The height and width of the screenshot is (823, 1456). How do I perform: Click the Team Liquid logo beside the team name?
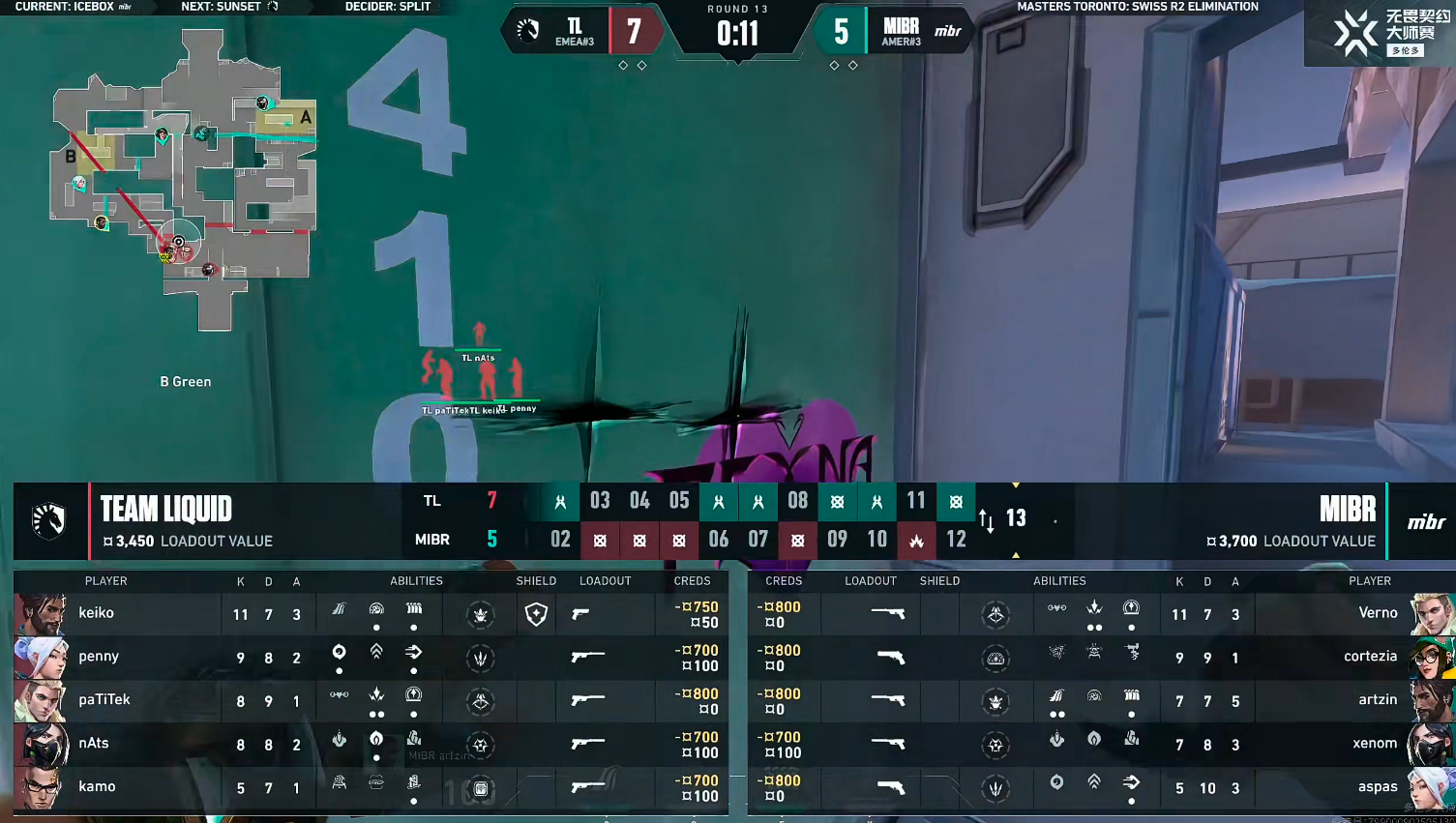pyautogui.click(x=48, y=520)
